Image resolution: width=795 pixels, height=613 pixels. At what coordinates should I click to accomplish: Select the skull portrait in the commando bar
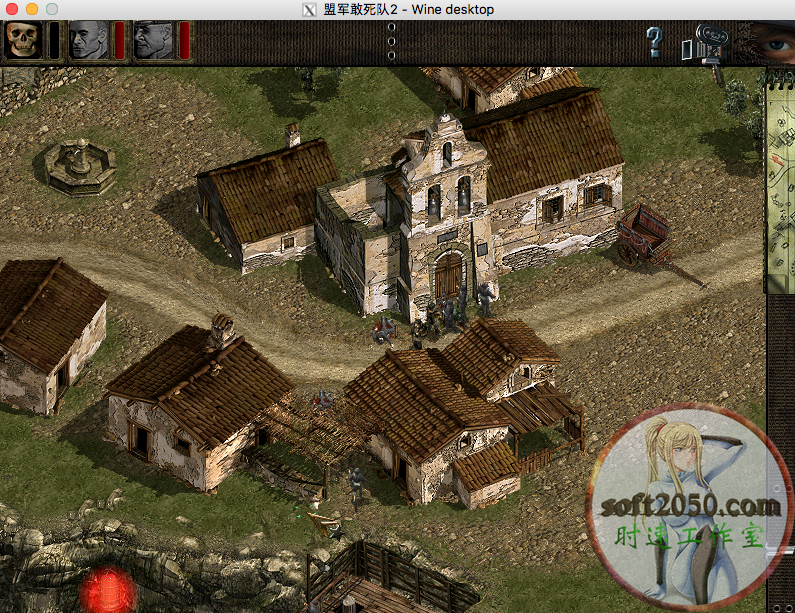click(21, 40)
